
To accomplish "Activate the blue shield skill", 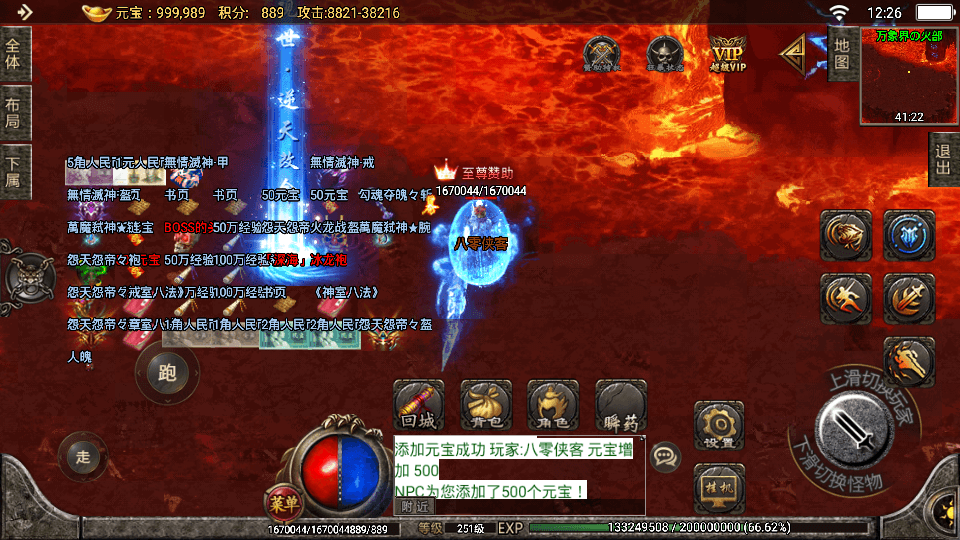I will point(908,235).
